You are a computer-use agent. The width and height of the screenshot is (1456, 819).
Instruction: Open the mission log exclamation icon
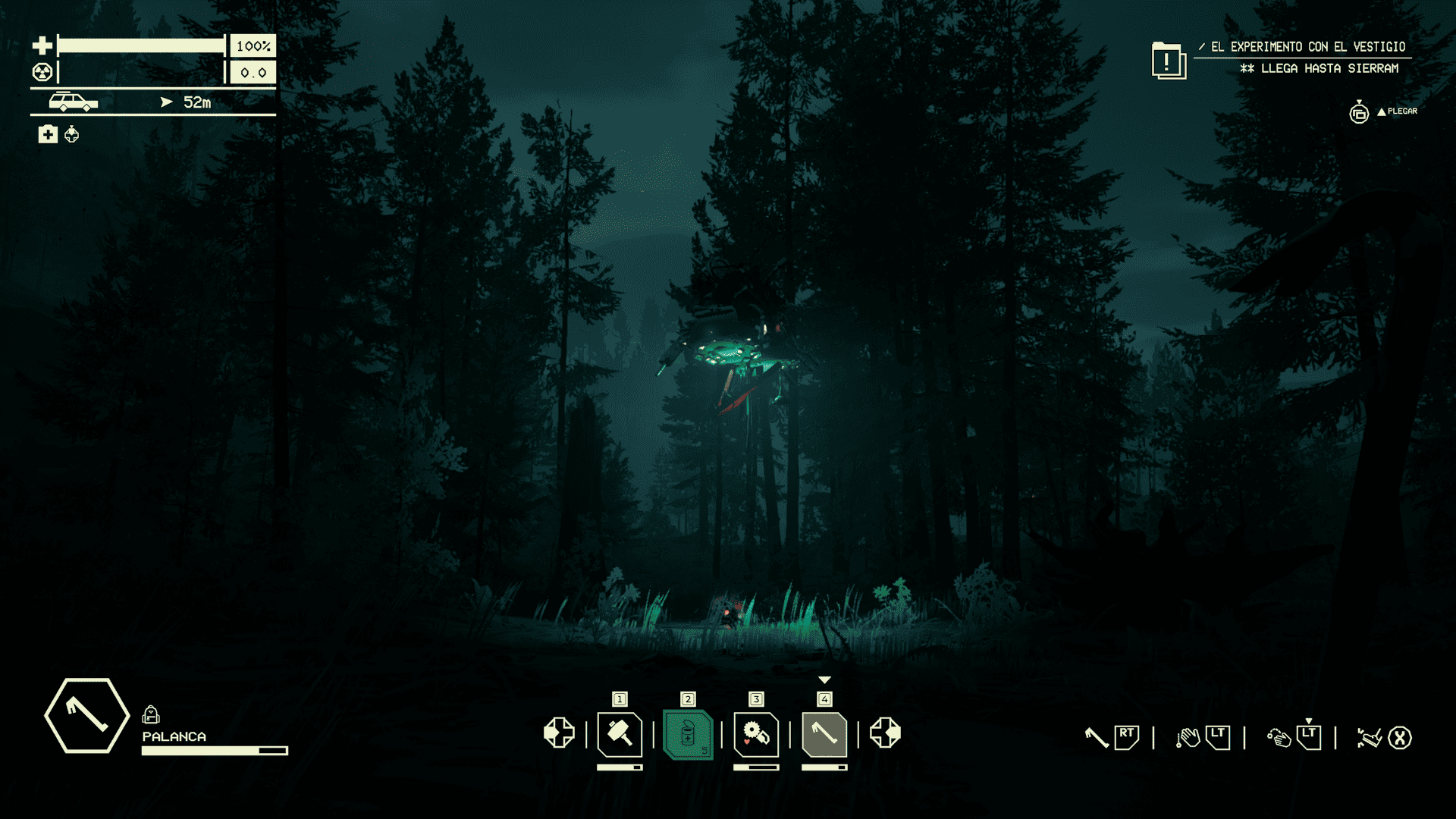click(x=1168, y=60)
